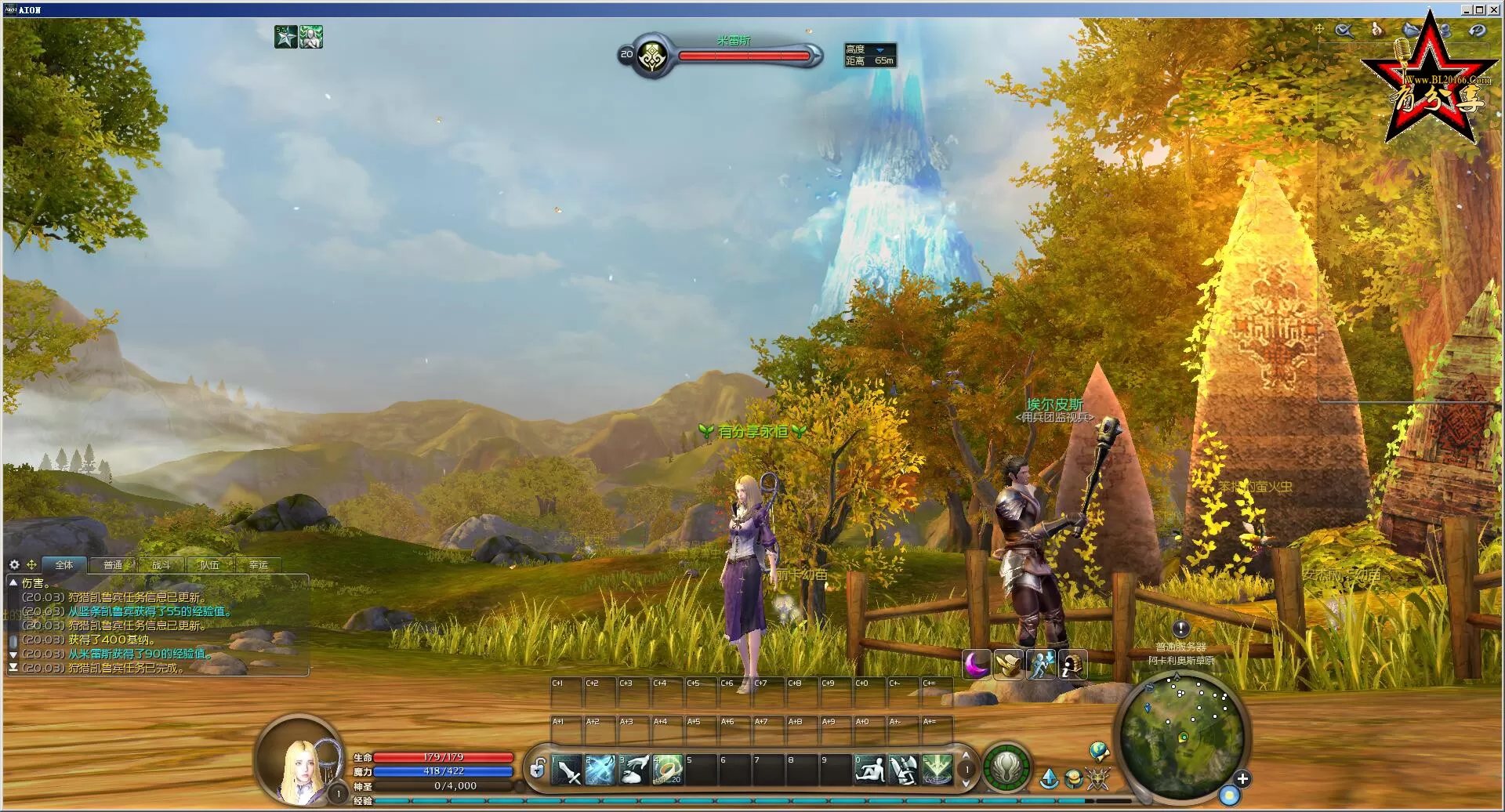
Task: Toggle the hotbar padlock lock
Action: pyautogui.click(x=537, y=769)
